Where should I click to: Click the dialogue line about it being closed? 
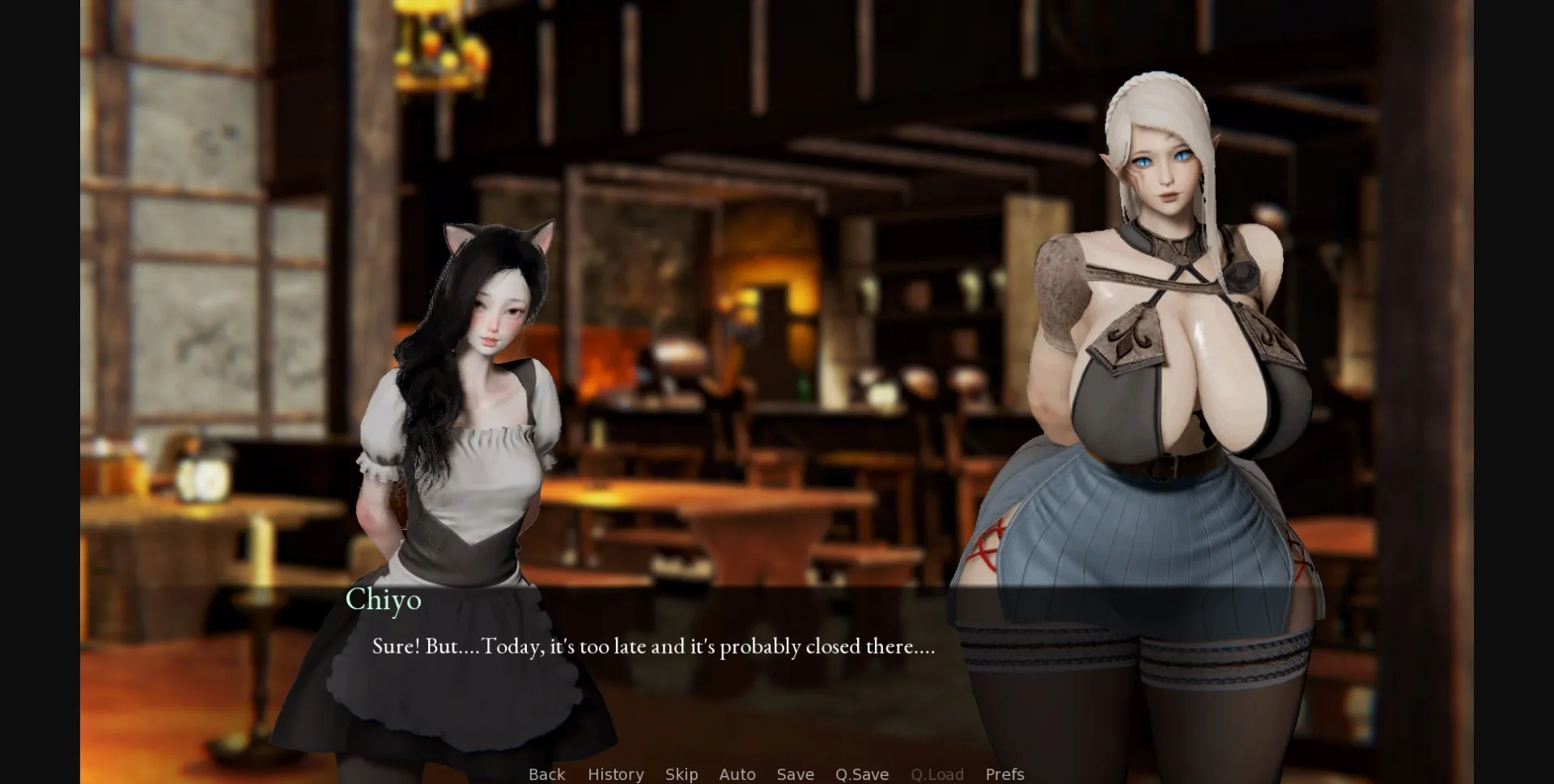(651, 647)
